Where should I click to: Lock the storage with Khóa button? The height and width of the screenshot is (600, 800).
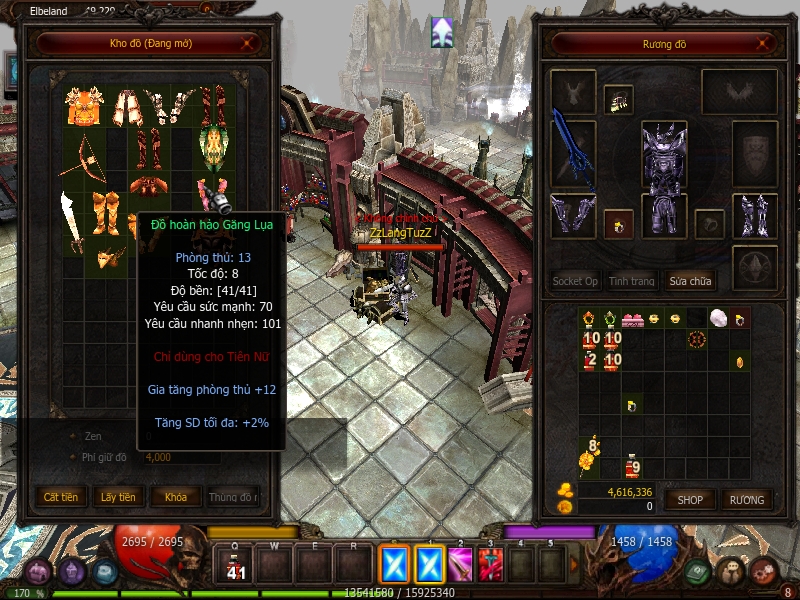pos(175,497)
